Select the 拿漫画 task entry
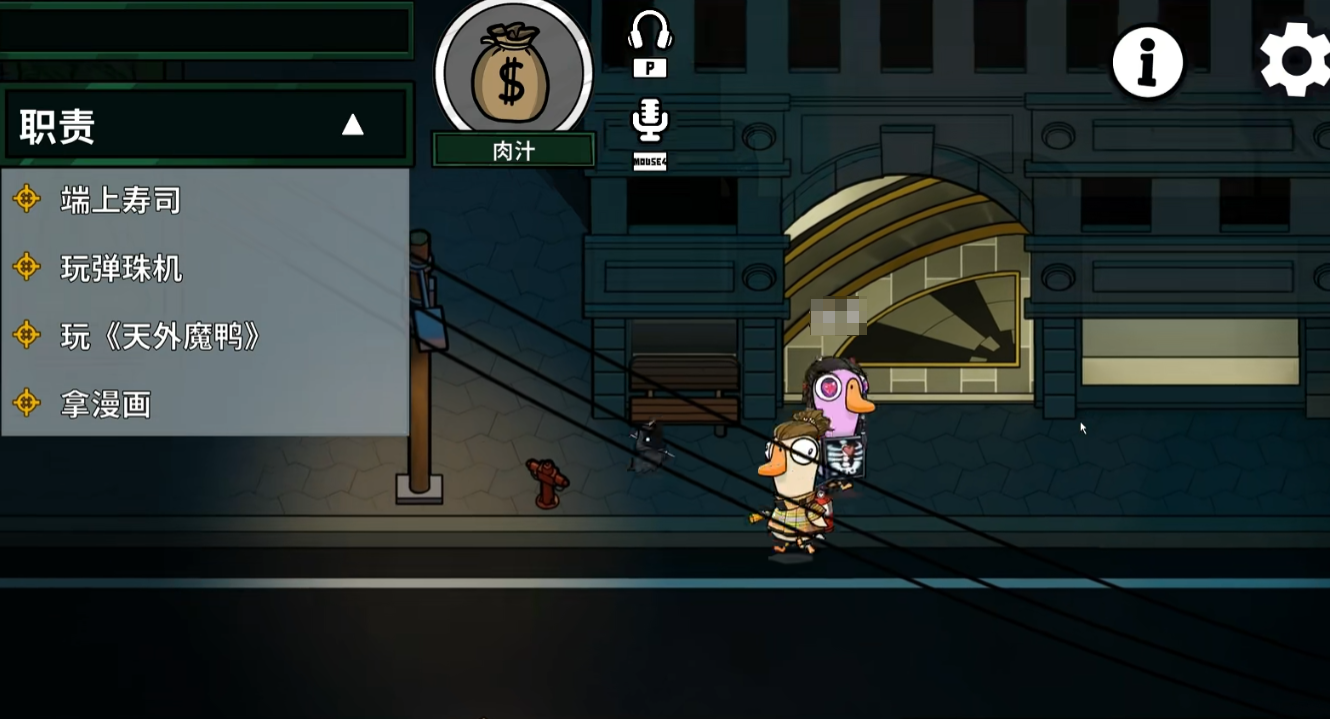This screenshot has width=1330, height=719. click(x=105, y=404)
